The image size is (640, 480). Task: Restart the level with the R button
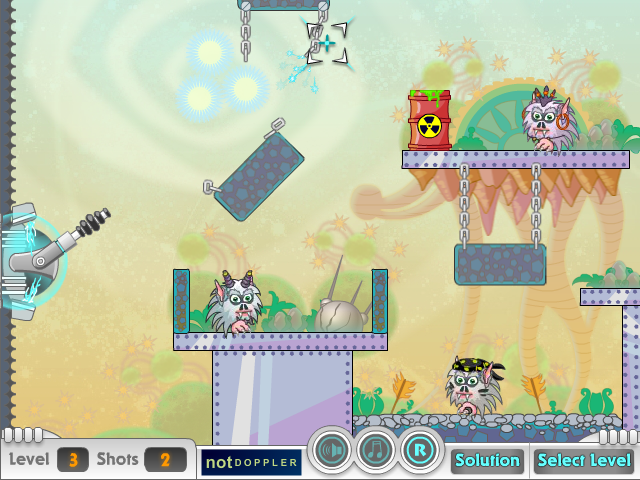(x=421, y=451)
